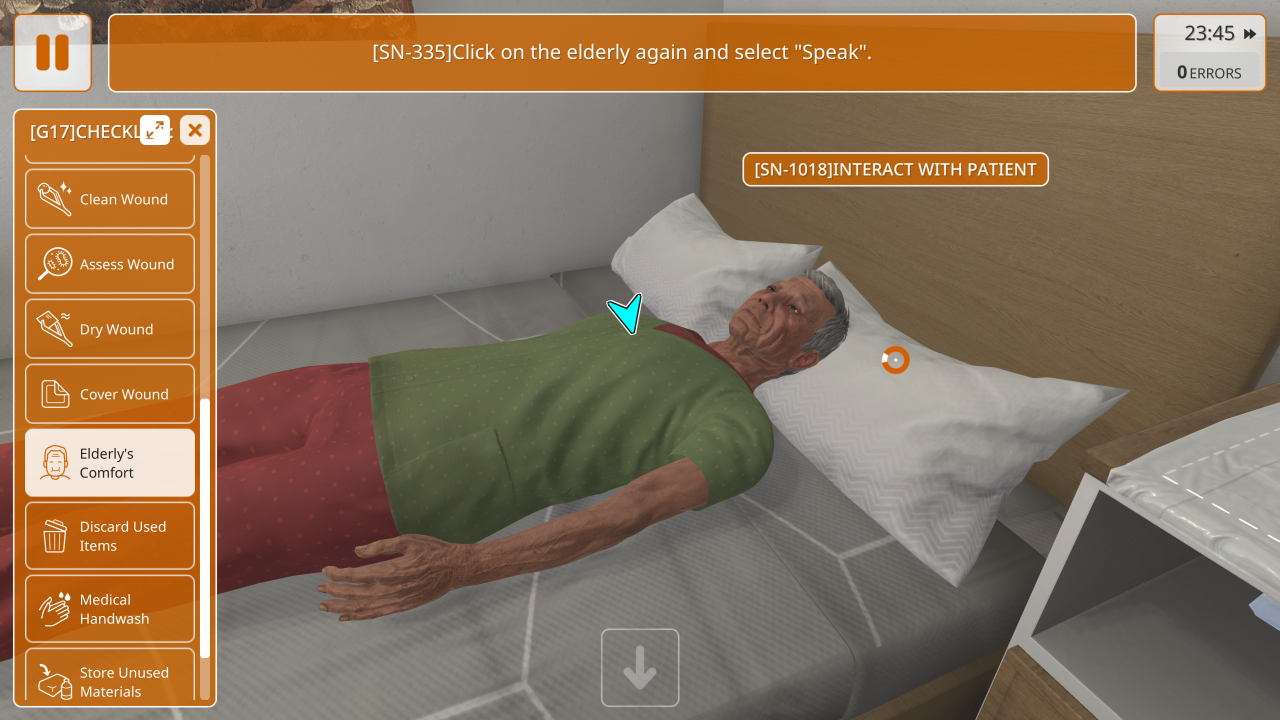The width and height of the screenshot is (1280, 720).
Task: Click the checklist scrollbar
Action: pos(205,528)
